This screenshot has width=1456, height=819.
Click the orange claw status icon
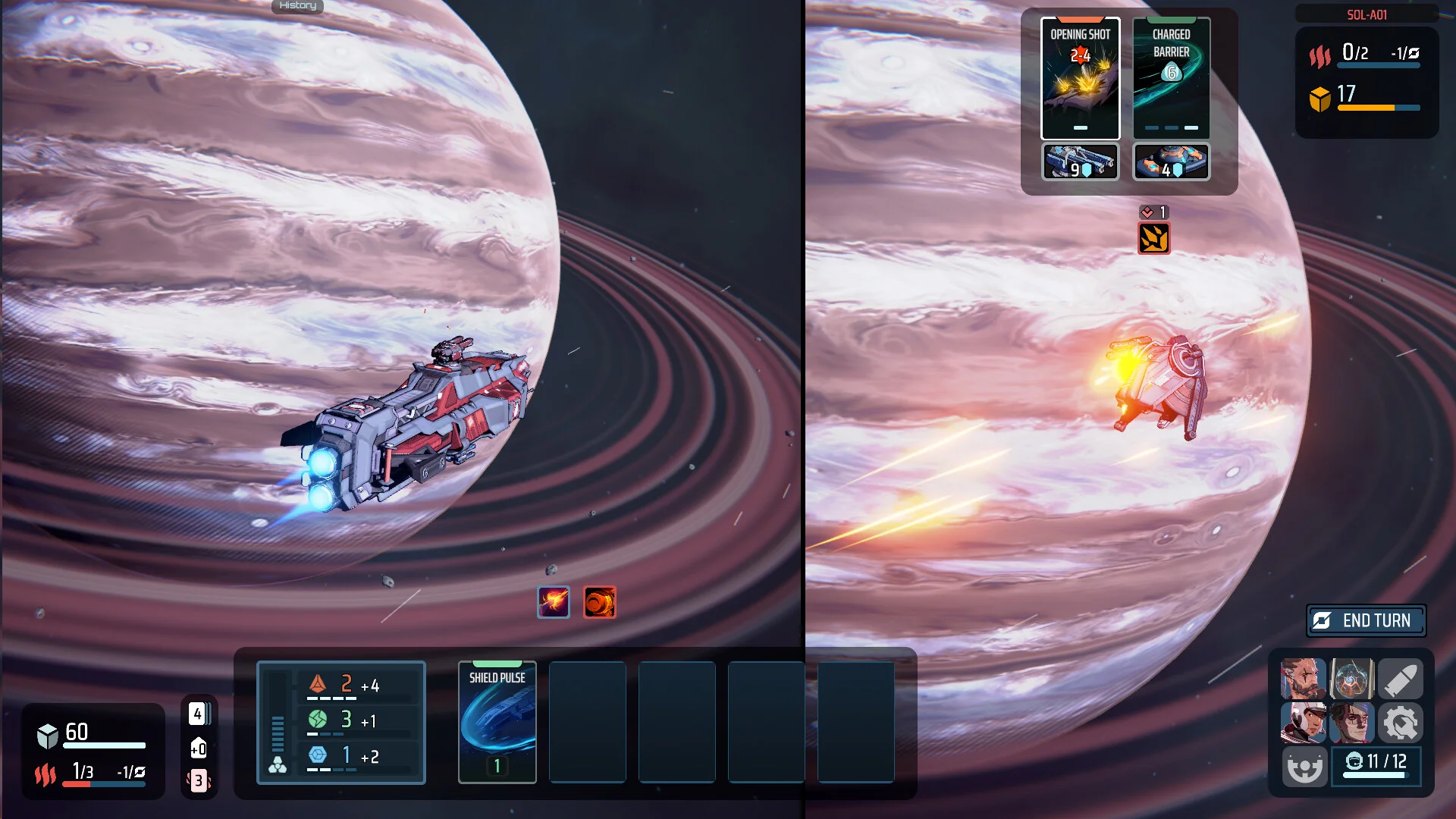click(1153, 239)
